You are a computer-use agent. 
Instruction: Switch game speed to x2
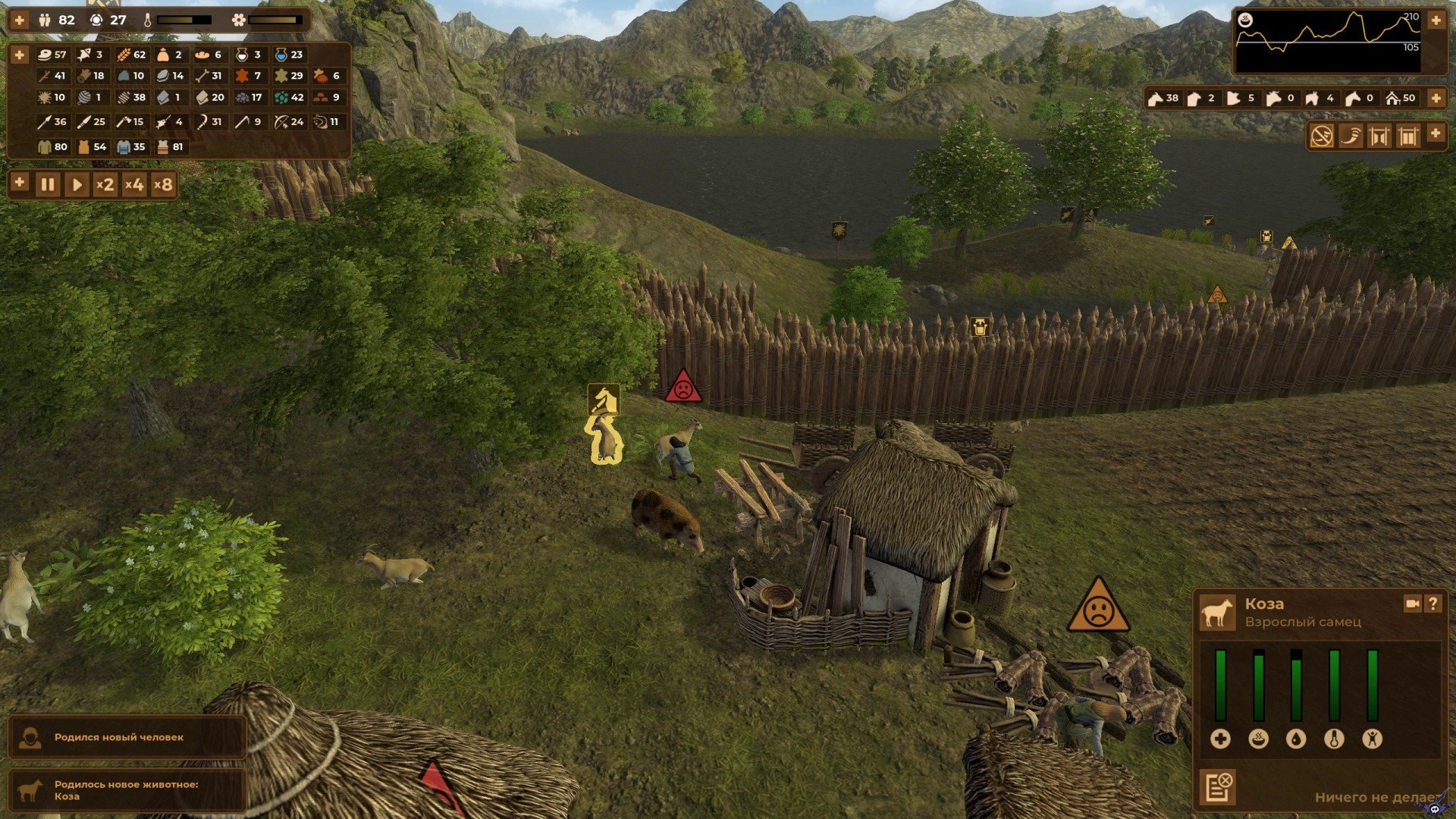click(105, 184)
